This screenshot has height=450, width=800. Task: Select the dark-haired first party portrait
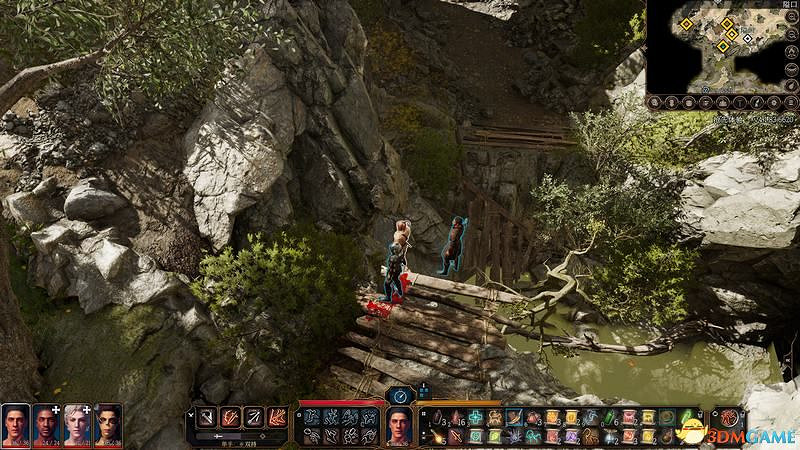14,424
